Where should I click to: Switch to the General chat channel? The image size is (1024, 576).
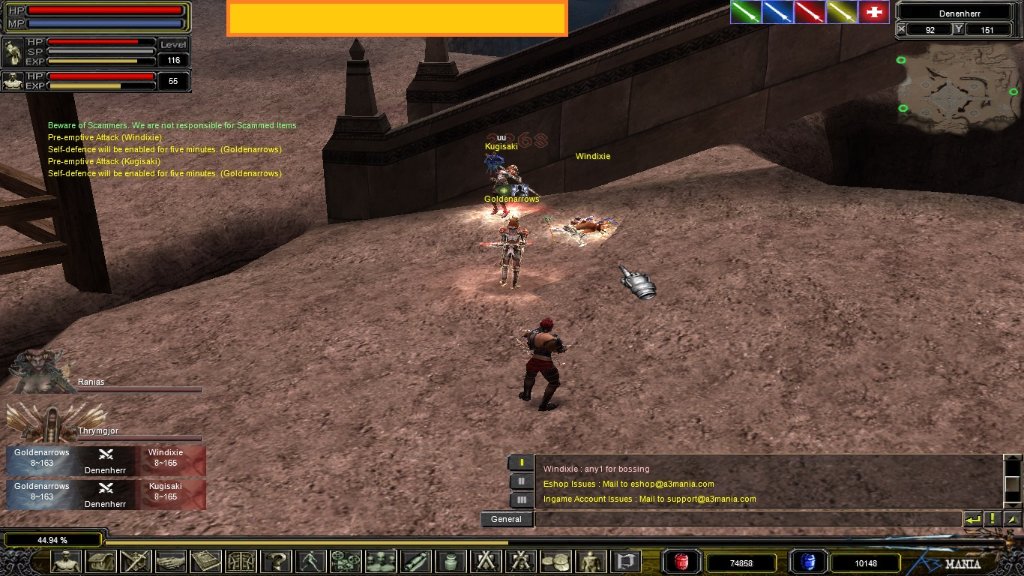tap(507, 519)
